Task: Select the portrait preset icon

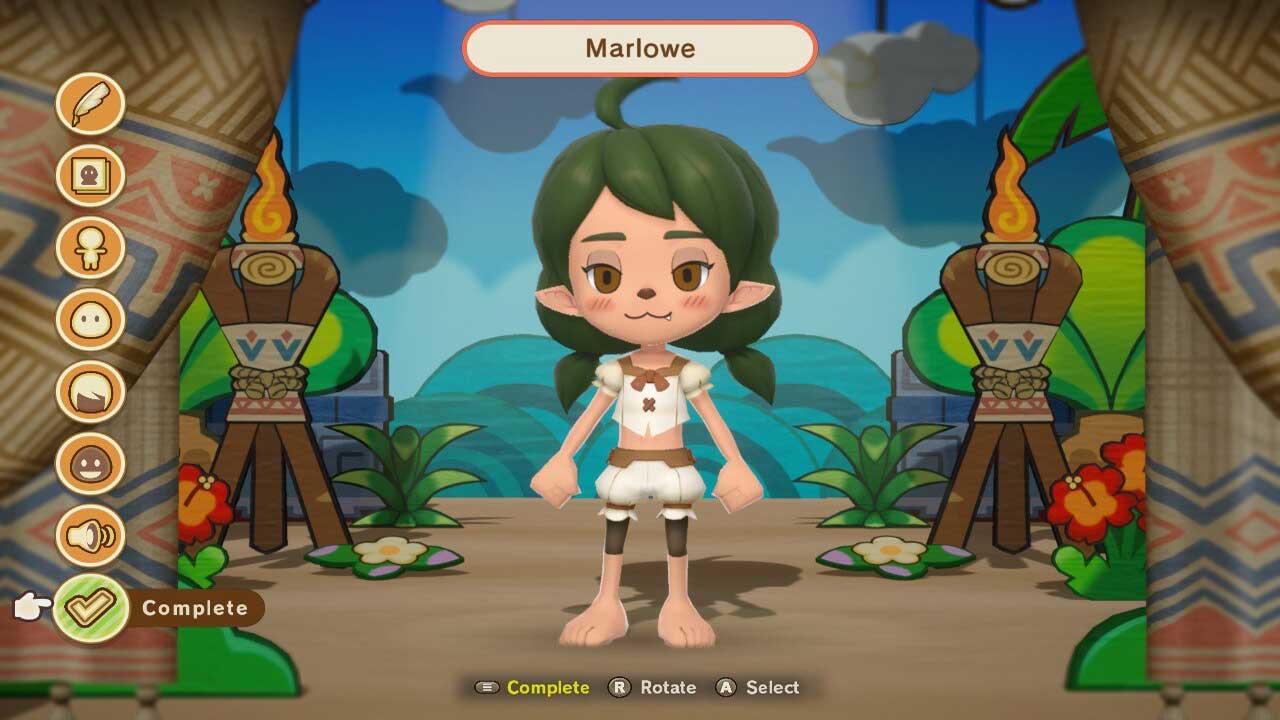Action: coord(90,176)
